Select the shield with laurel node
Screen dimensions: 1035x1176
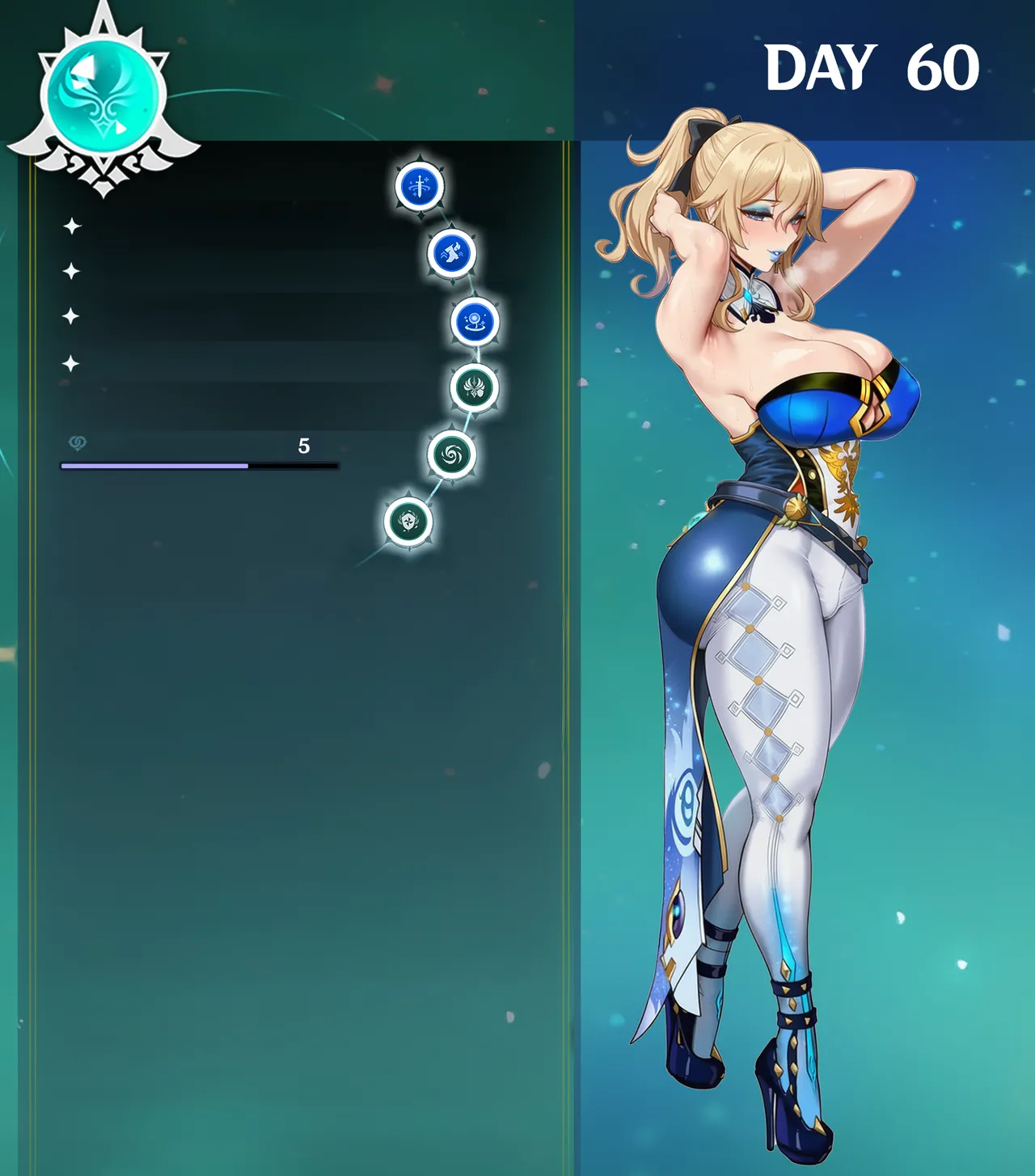[408, 522]
